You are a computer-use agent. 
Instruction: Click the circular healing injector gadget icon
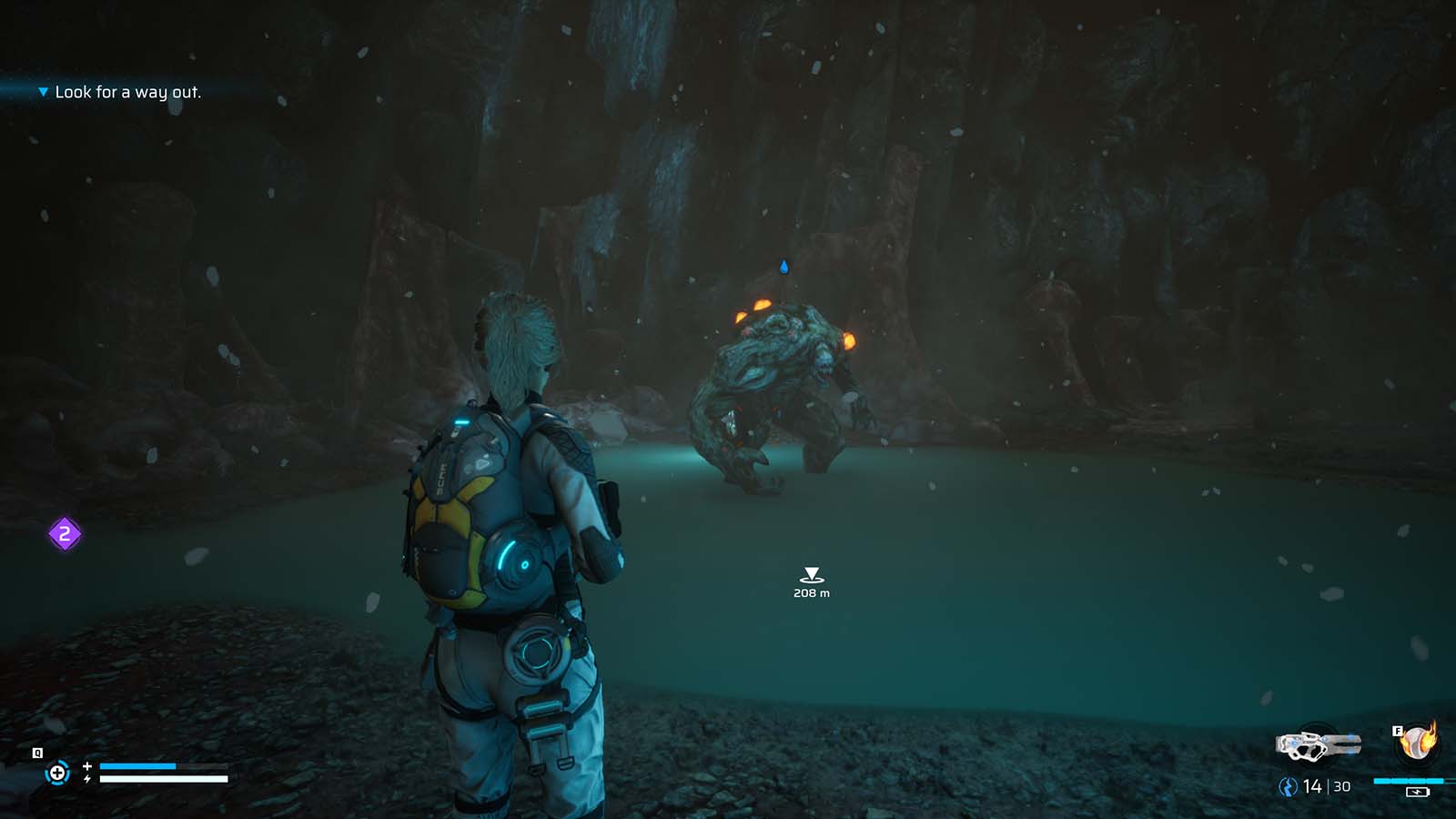[57, 773]
